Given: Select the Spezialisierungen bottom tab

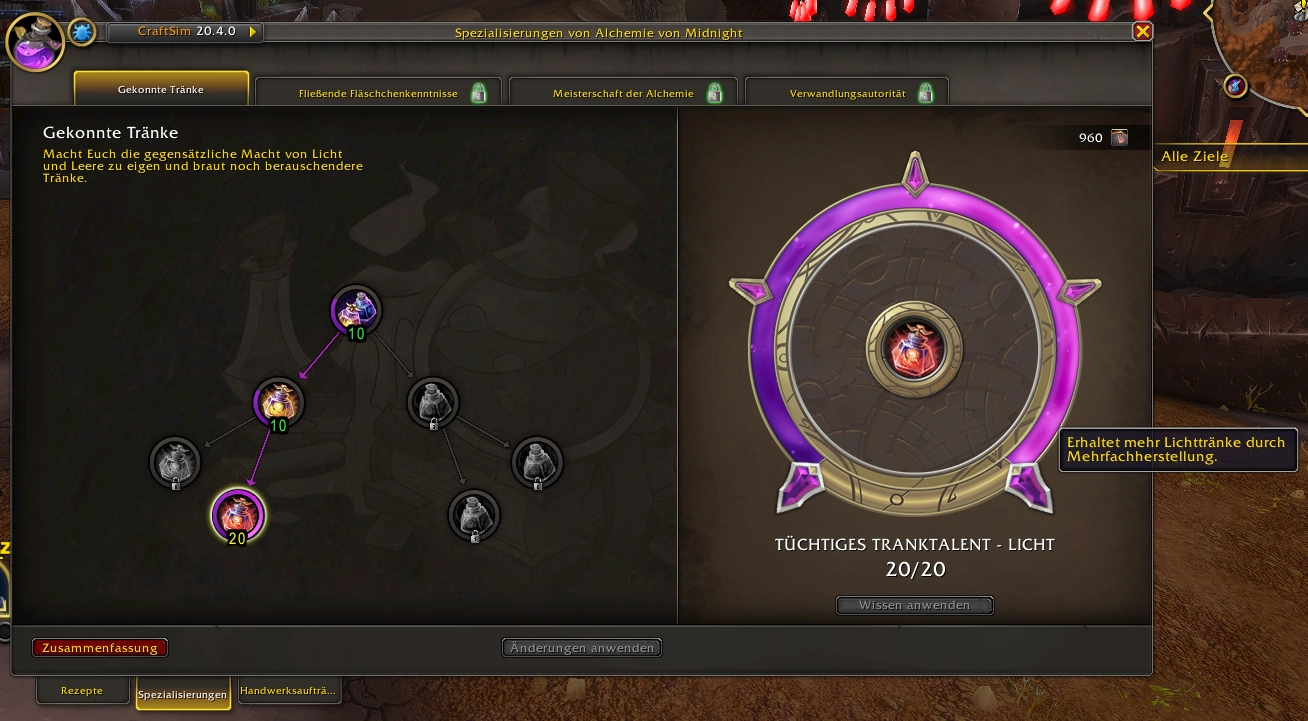Looking at the screenshot, I should point(183,694).
